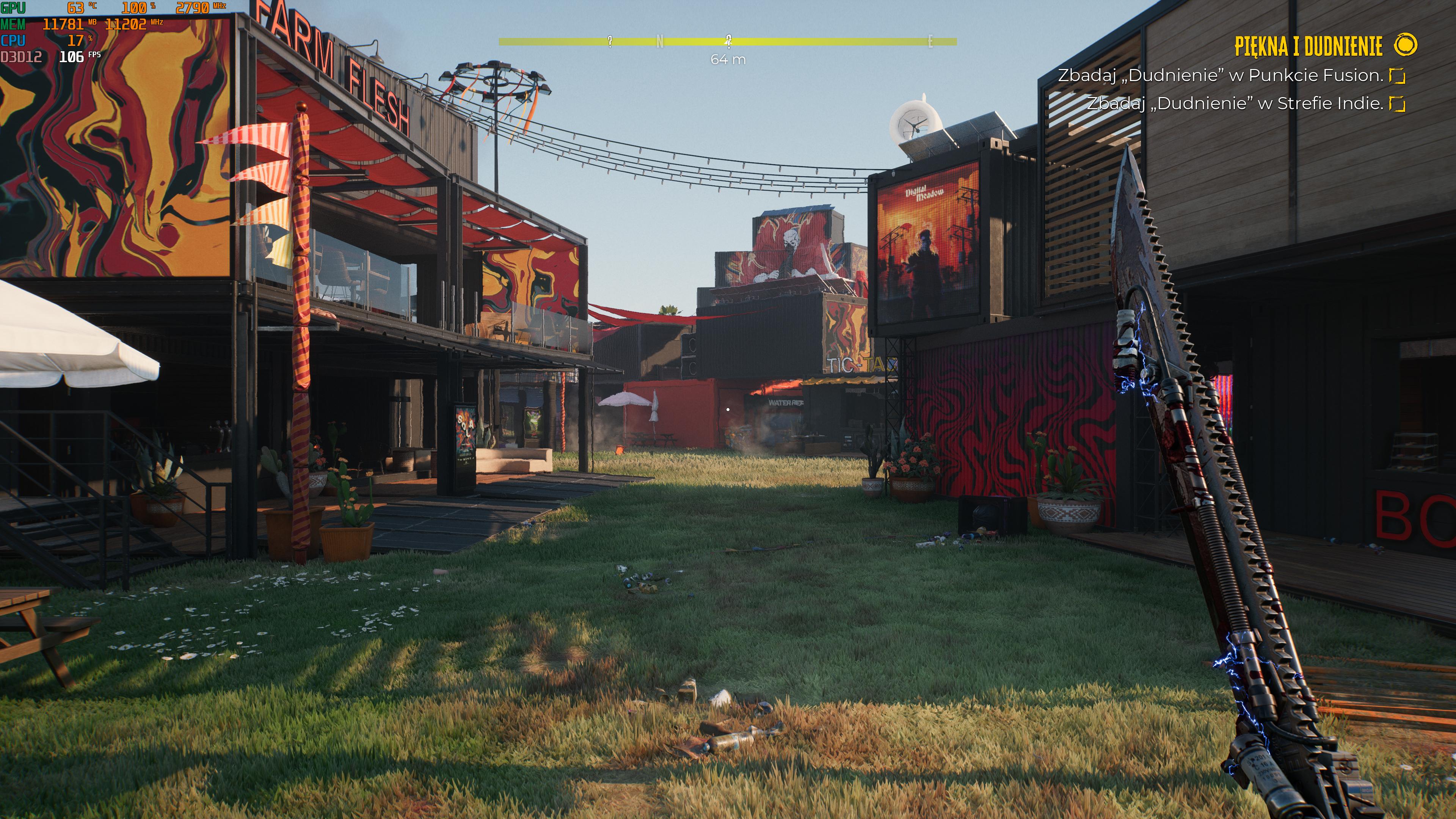The height and width of the screenshot is (819, 1456).
Task: Select the Strefie Indie objective
Action: pyautogui.click(x=1235, y=104)
